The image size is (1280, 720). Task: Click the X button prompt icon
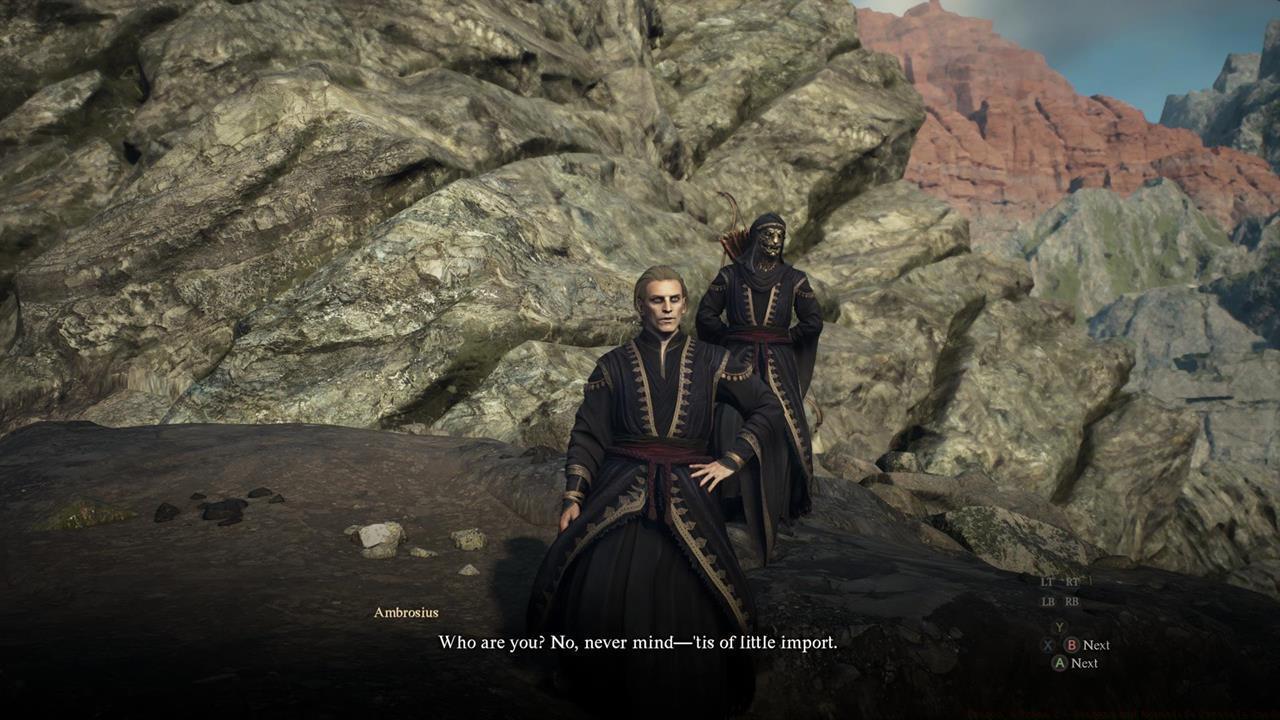pos(1048,644)
